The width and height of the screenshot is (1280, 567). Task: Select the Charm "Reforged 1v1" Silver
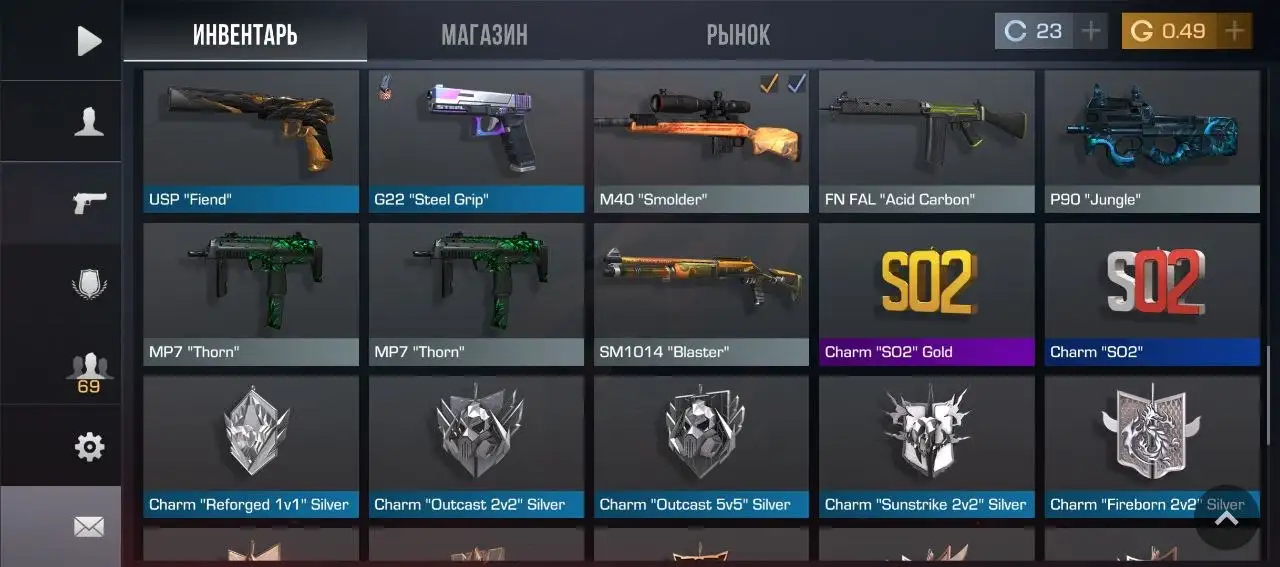pos(251,446)
